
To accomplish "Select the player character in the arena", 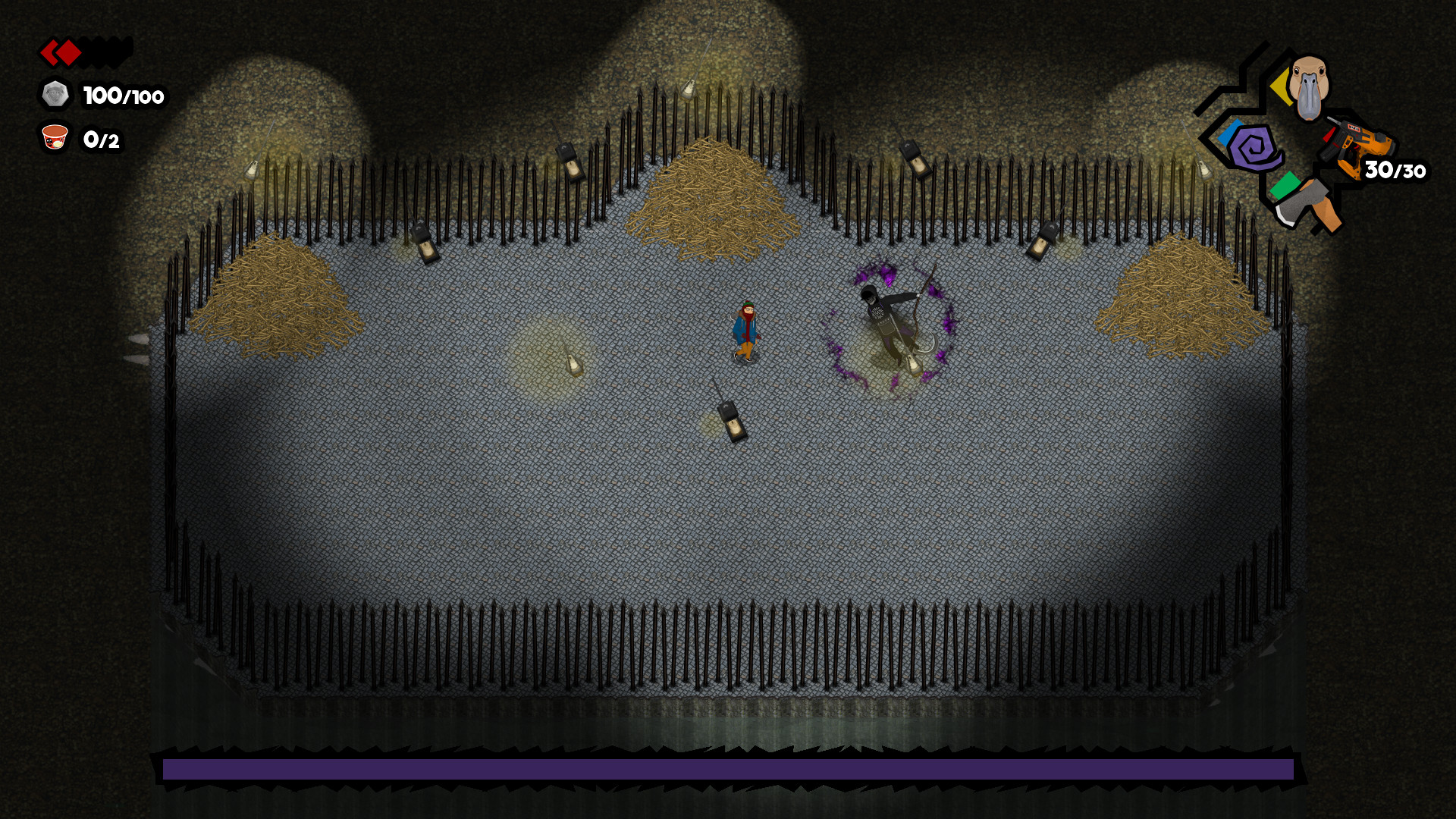I will [746, 330].
